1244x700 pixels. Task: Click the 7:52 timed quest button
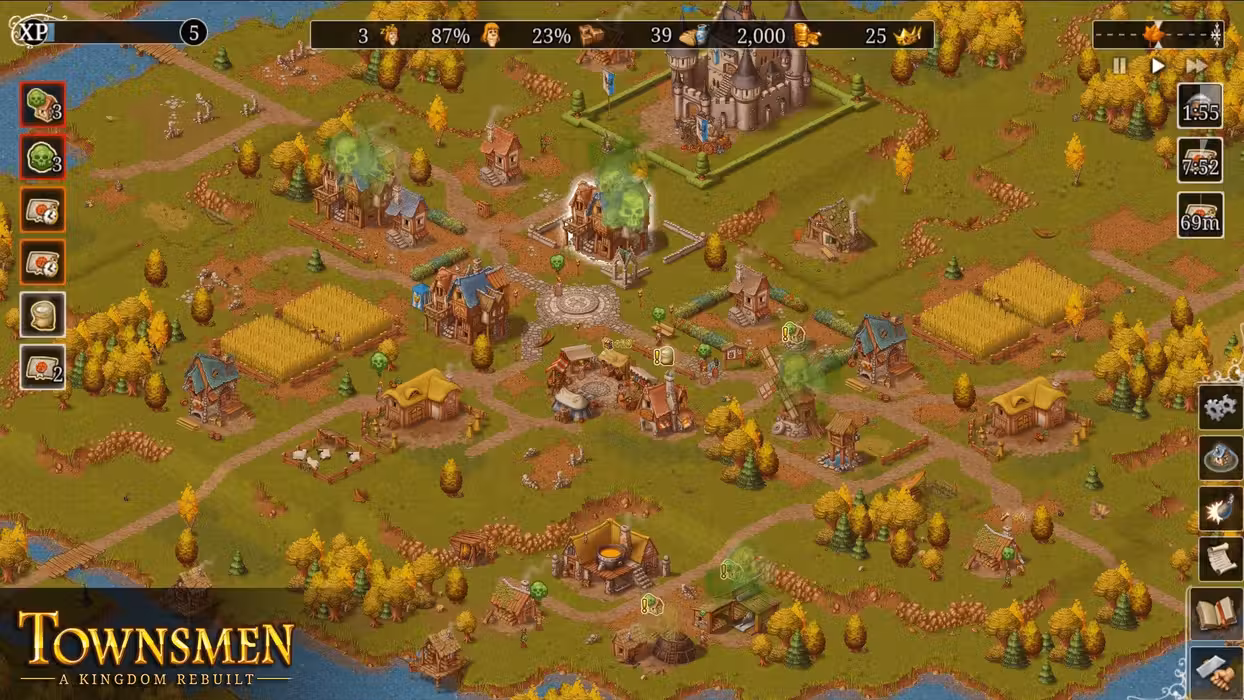tap(1200, 161)
